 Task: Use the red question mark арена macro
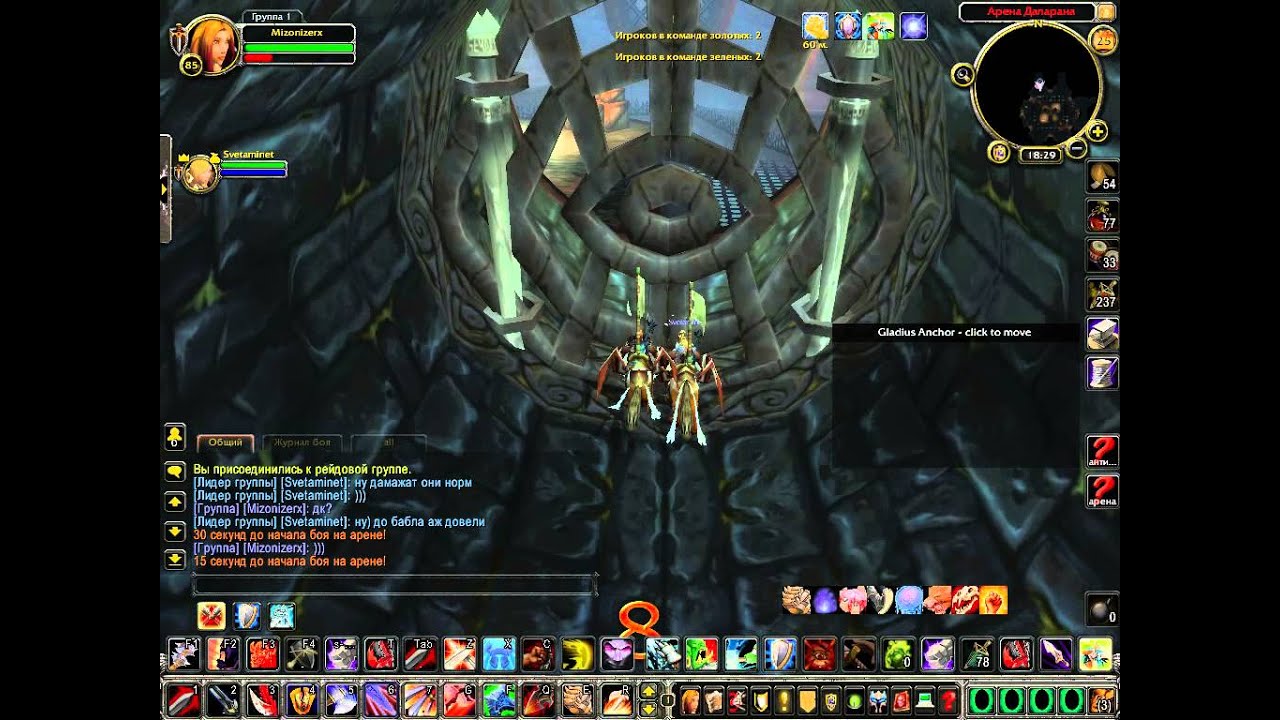pyautogui.click(x=1102, y=490)
